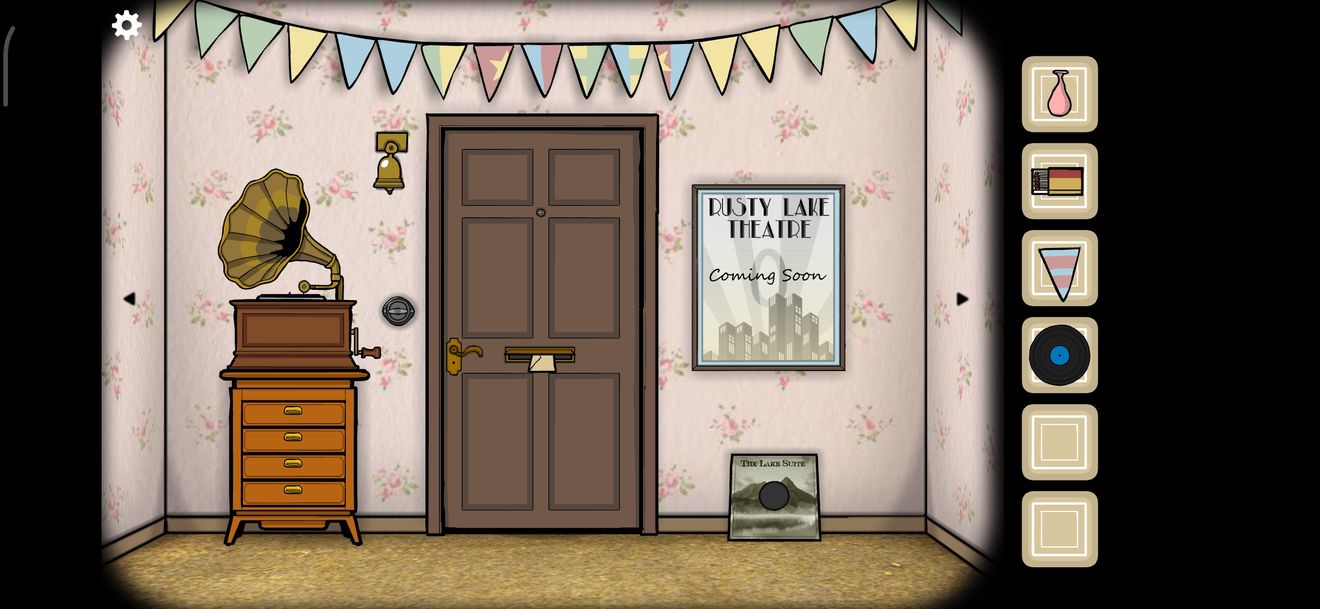Image resolution: width=1320 pixels, height=609 pixels.
Task: Turn to the room on the left
Action: point(129,299)
